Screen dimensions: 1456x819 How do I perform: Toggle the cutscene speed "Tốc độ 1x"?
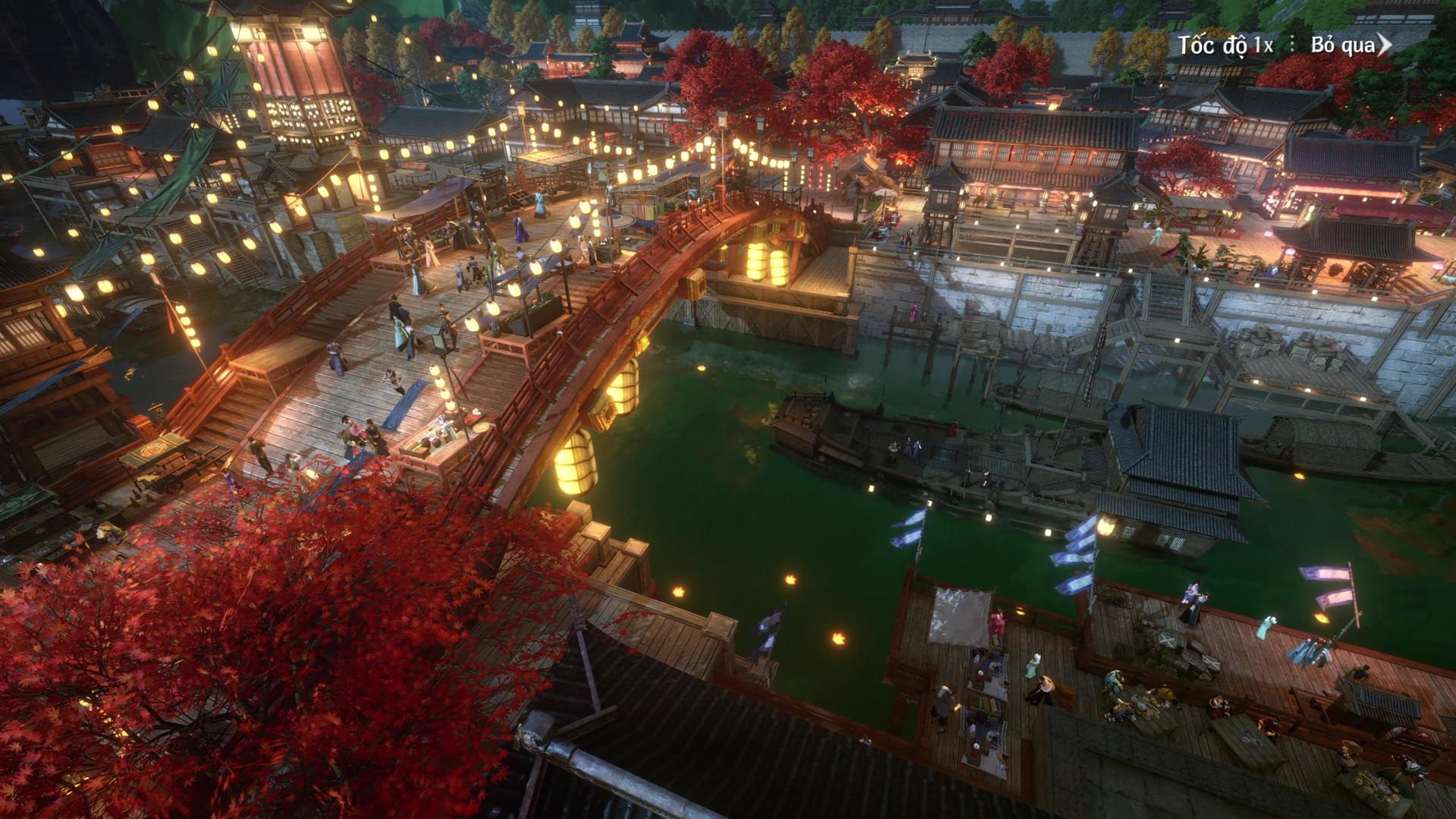pyautogui.click(x=1225, y=46)
